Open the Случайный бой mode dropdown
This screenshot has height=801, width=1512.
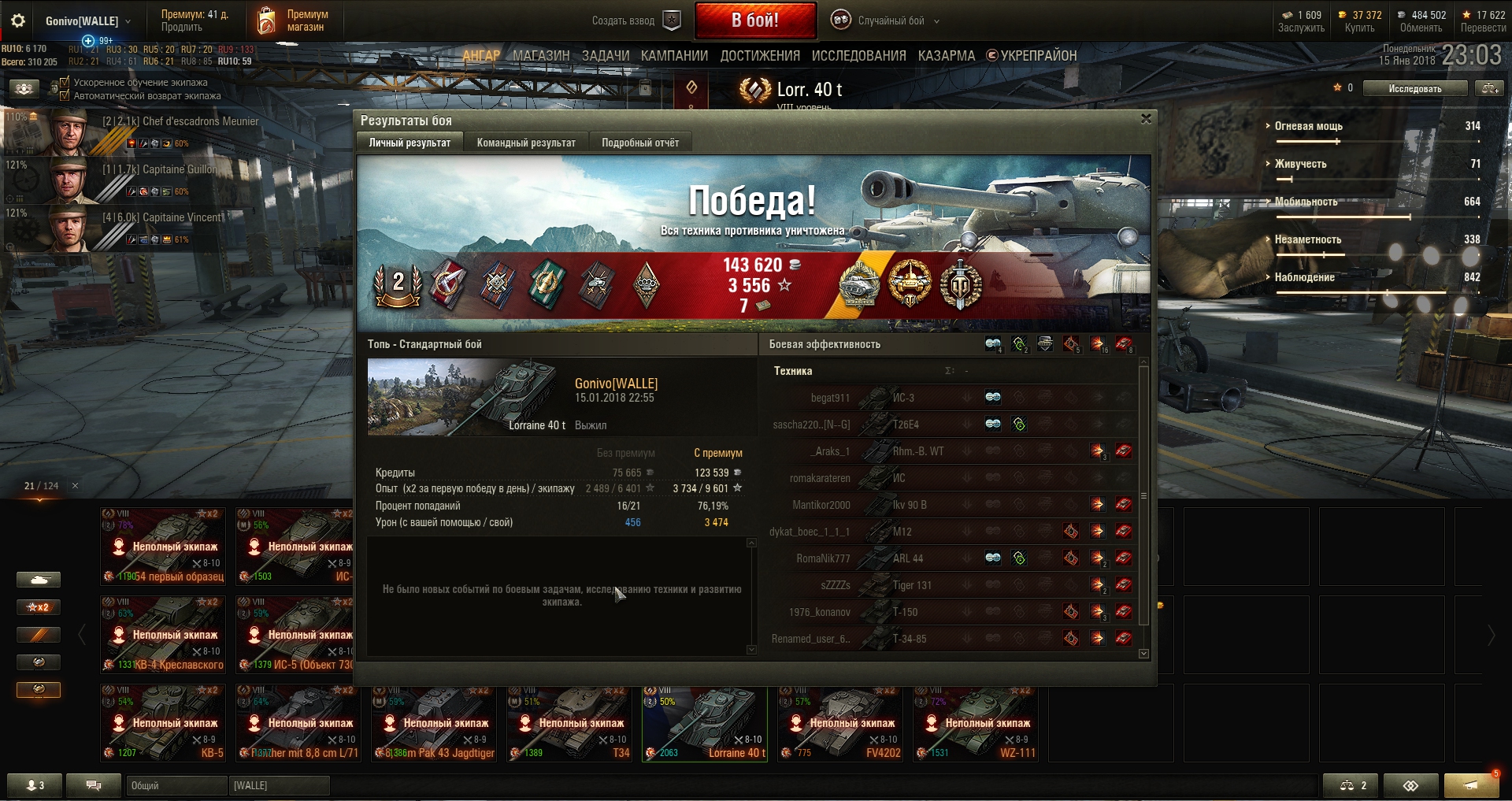tap(890, 20)
